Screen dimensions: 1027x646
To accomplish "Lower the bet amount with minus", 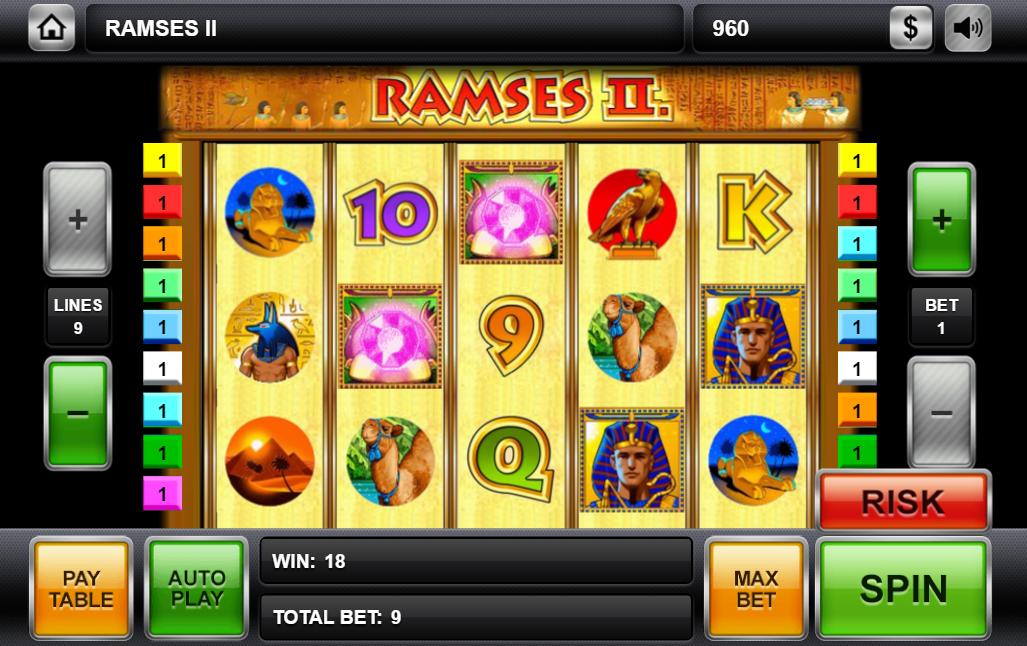I will click(x=941, y=413).
